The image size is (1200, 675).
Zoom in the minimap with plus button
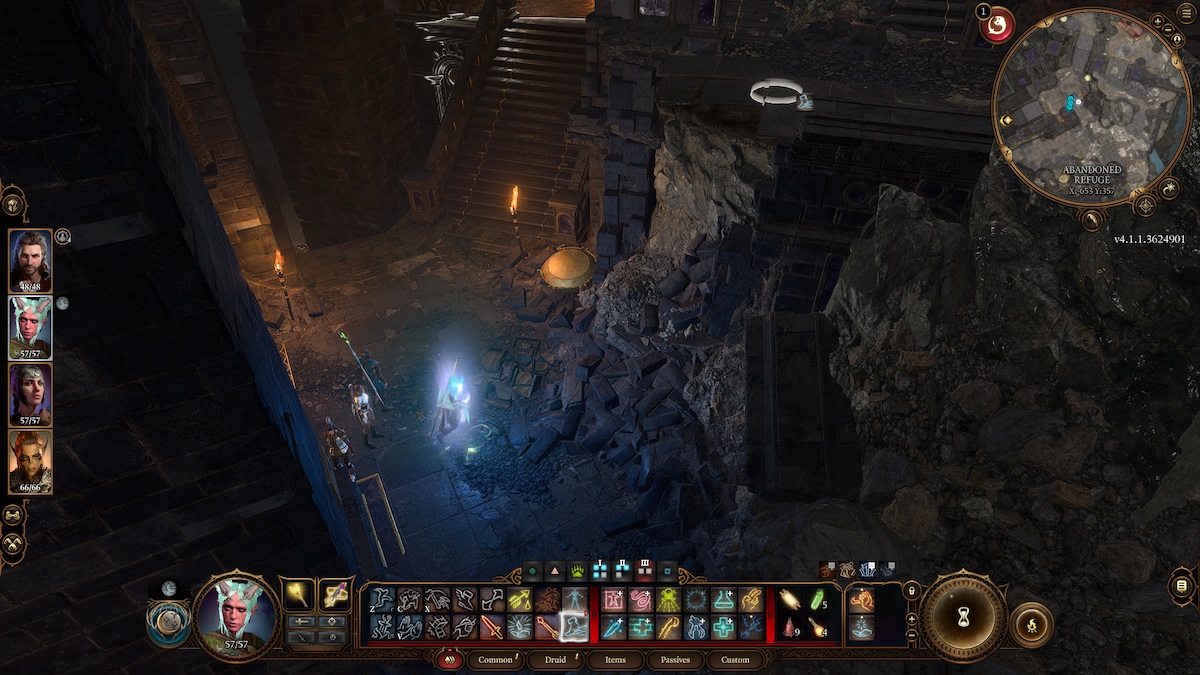[x=912, y=617]
